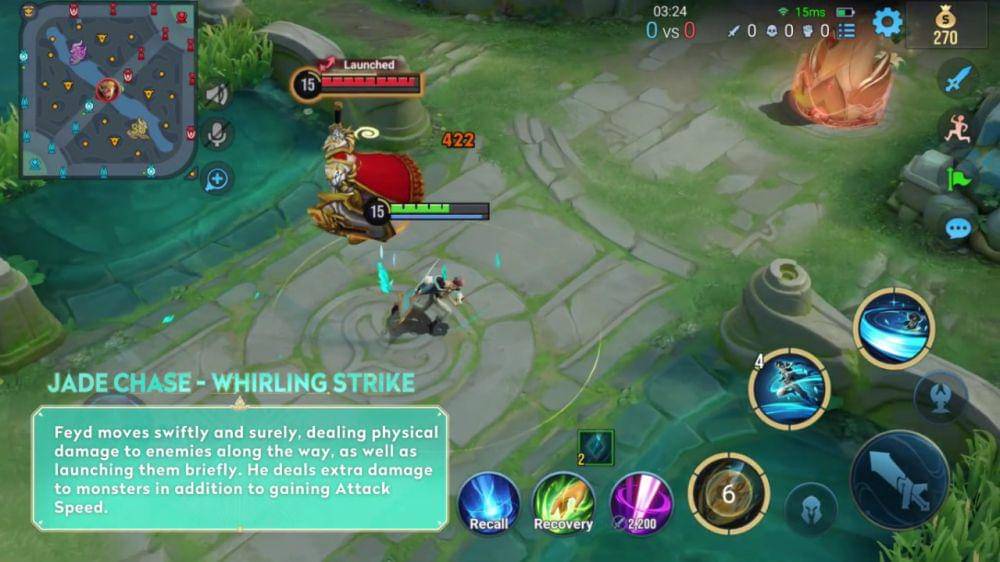Send the running figure retreat signal
Viewport: 1000px width, 562px height.
(959, 127)
